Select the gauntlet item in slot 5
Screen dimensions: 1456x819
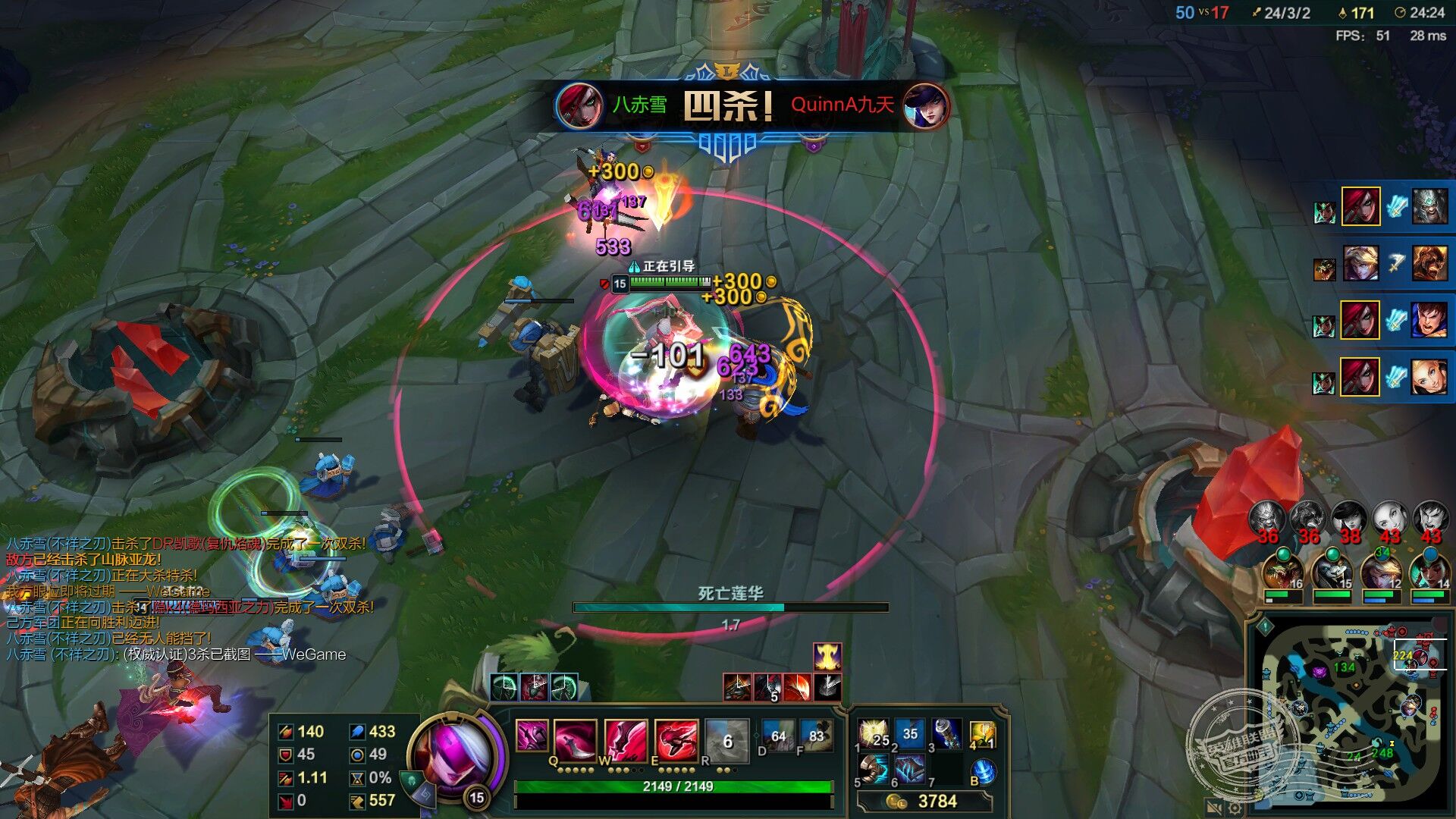[874, 770]
